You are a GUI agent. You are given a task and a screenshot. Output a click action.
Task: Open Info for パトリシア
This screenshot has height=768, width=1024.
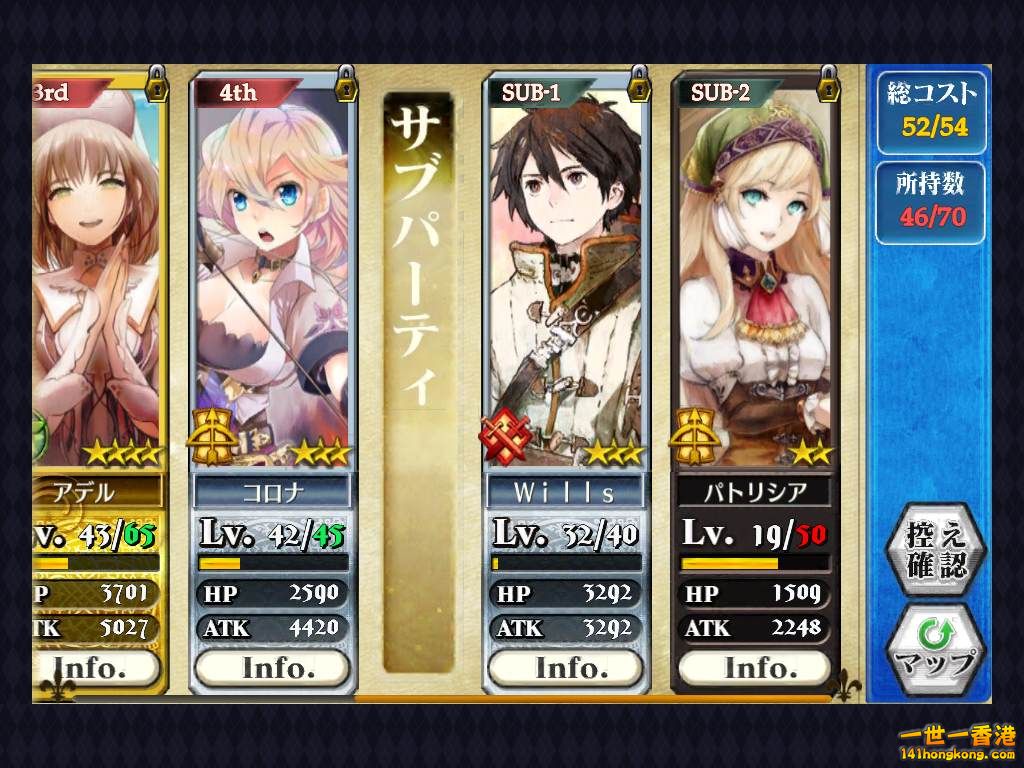coord(757,667)
